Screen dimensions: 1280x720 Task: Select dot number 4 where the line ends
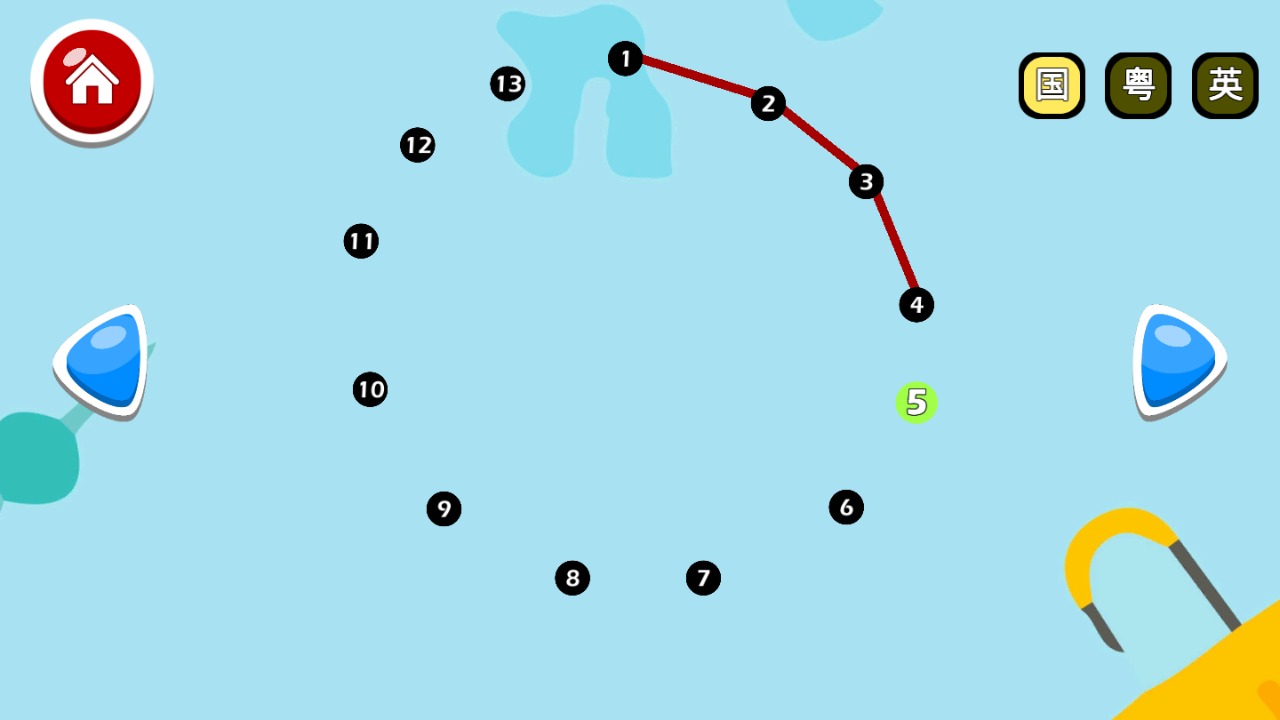tap(916, 305)
